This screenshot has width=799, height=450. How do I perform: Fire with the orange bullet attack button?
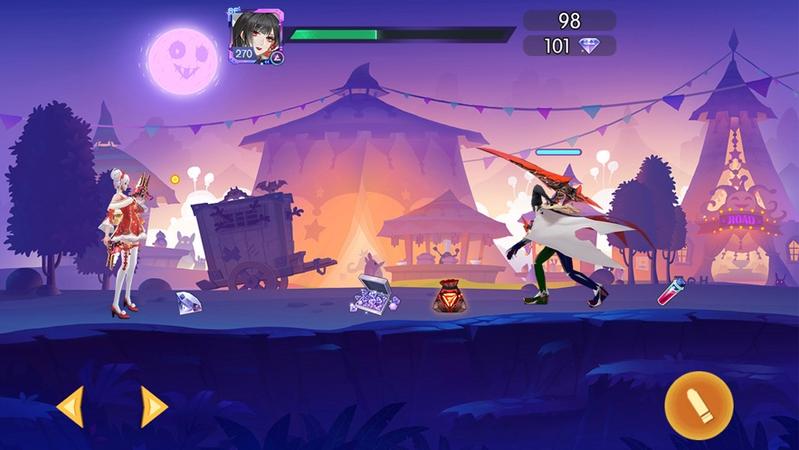click(x=699, y=405)
